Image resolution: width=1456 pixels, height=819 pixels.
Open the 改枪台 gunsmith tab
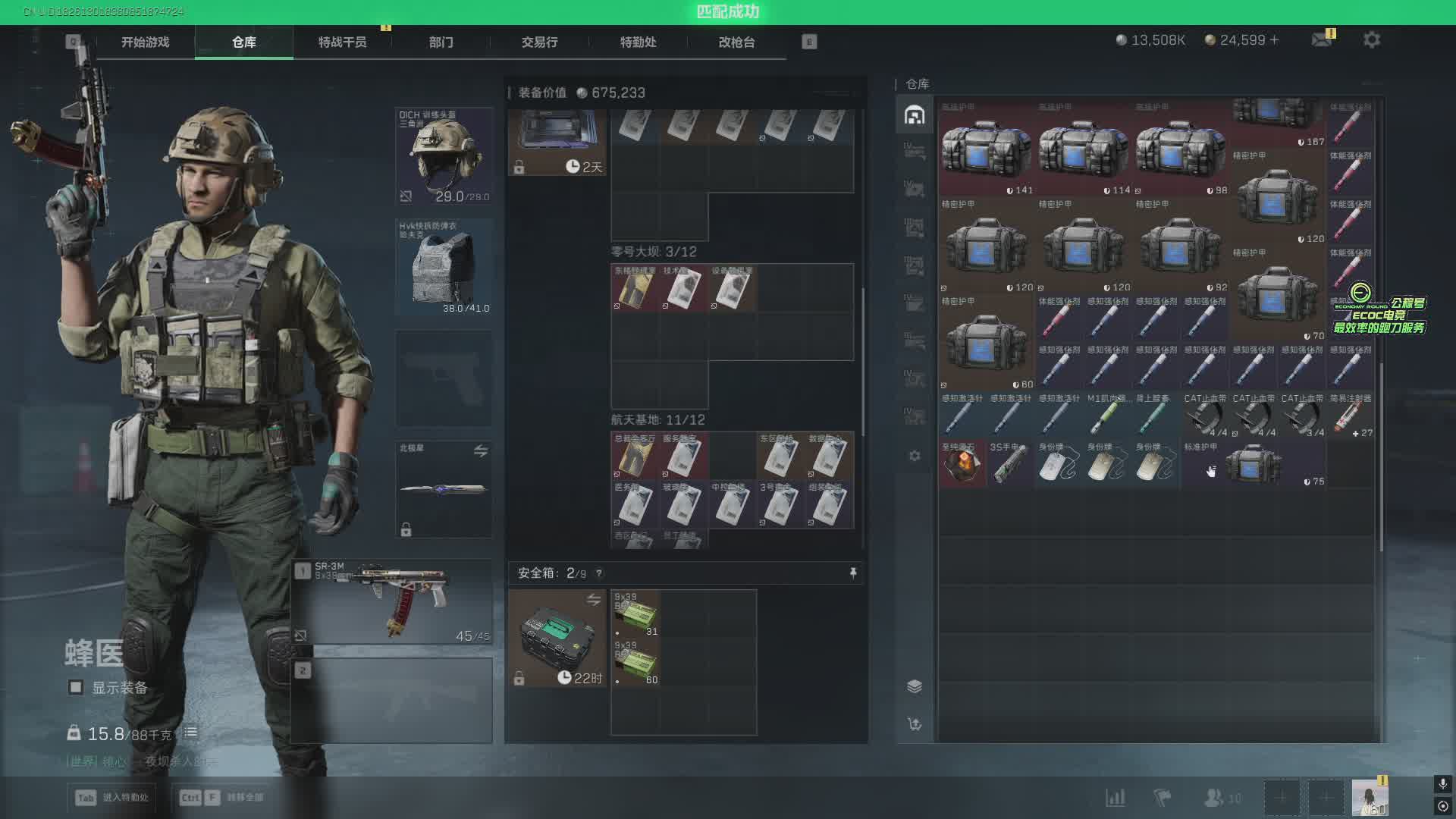click(x=736, y=42)
